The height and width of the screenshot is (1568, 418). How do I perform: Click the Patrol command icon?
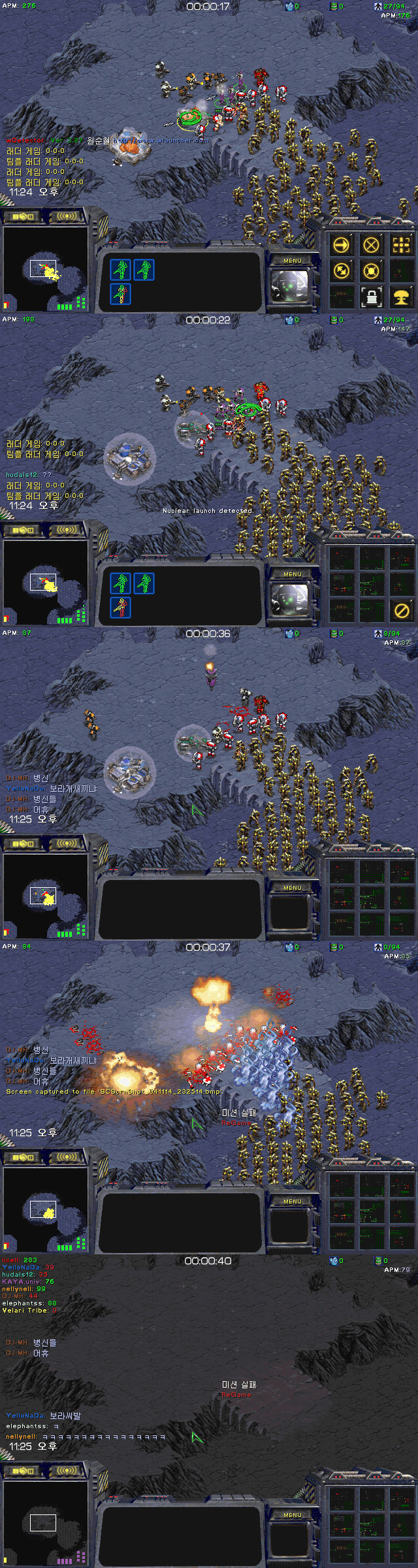[342, 270]
